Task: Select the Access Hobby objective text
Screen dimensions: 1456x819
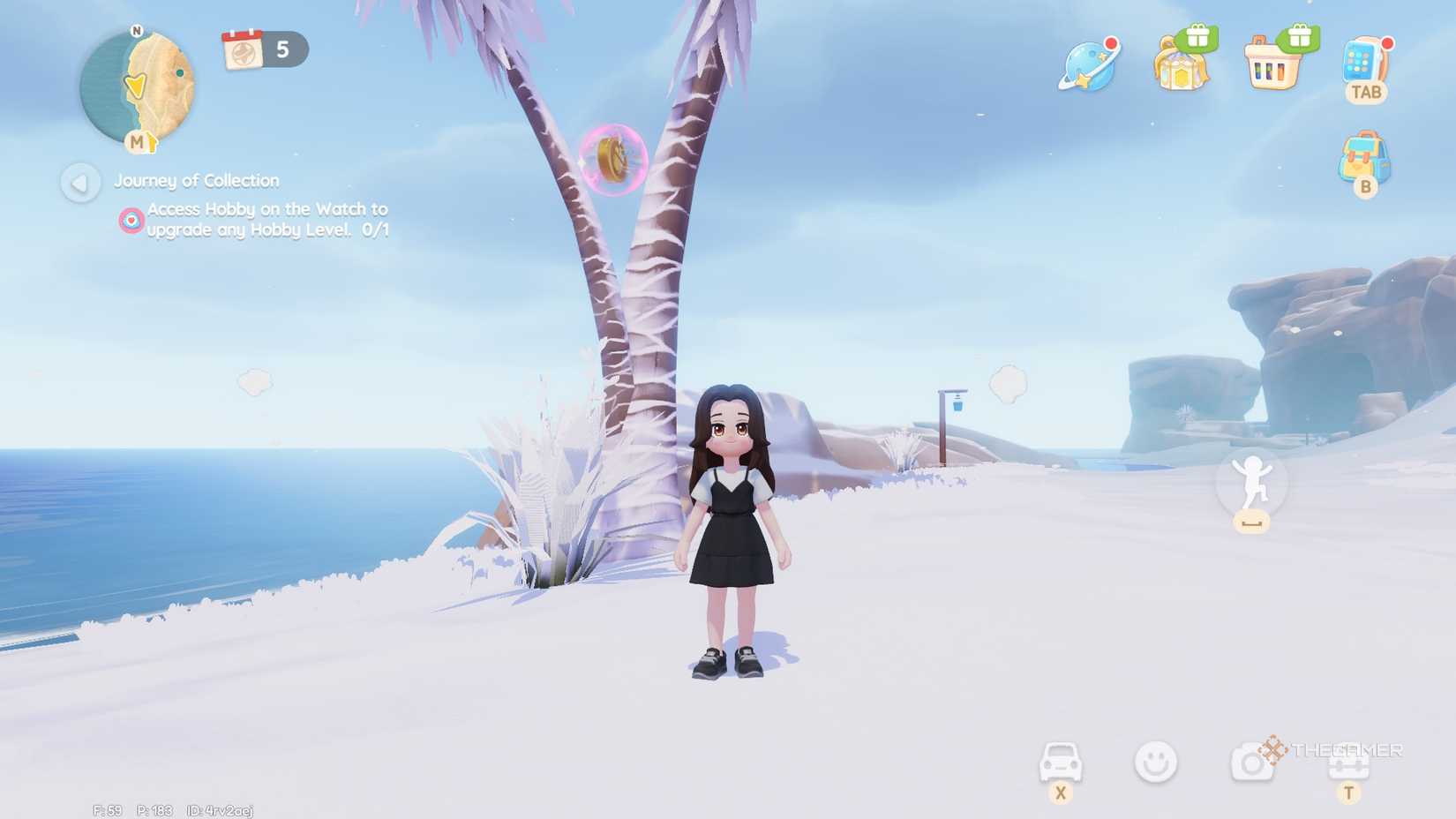Action: (x=265, y=221)
